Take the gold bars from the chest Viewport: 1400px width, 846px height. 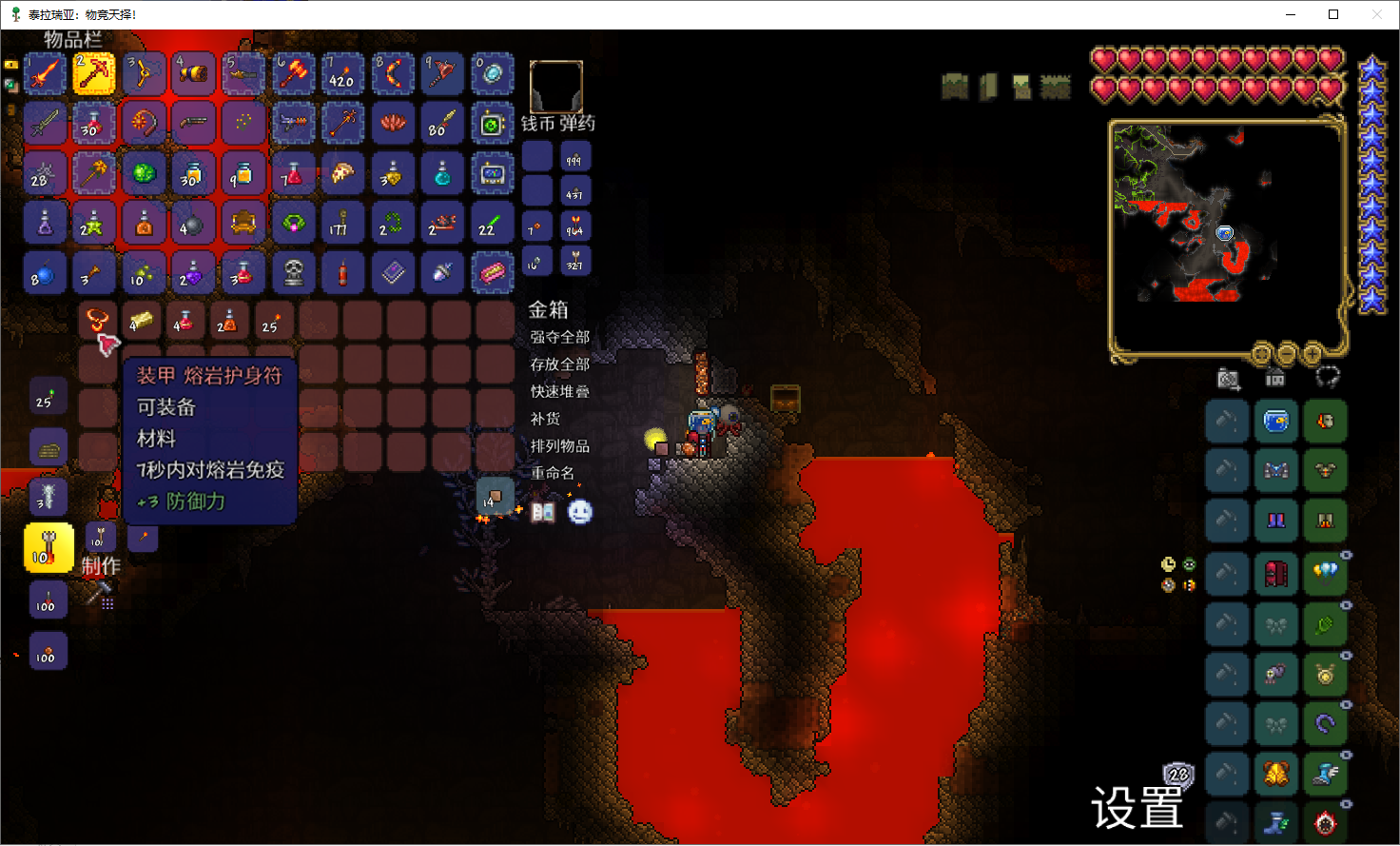point(142,321)
